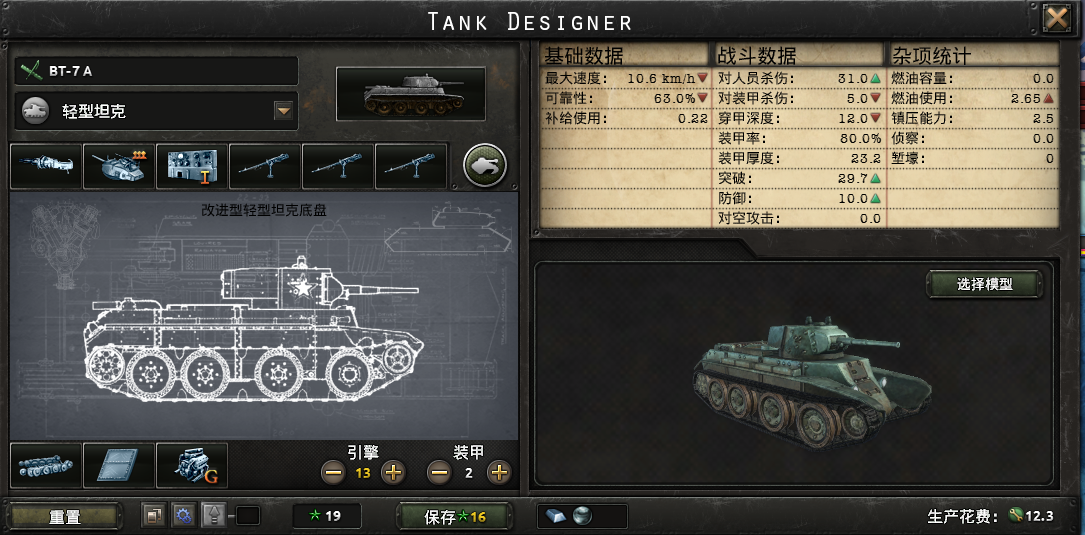Screen dimensions: 1085x535
Task: Select the turret module slot
Action: (x=119, y=166)
